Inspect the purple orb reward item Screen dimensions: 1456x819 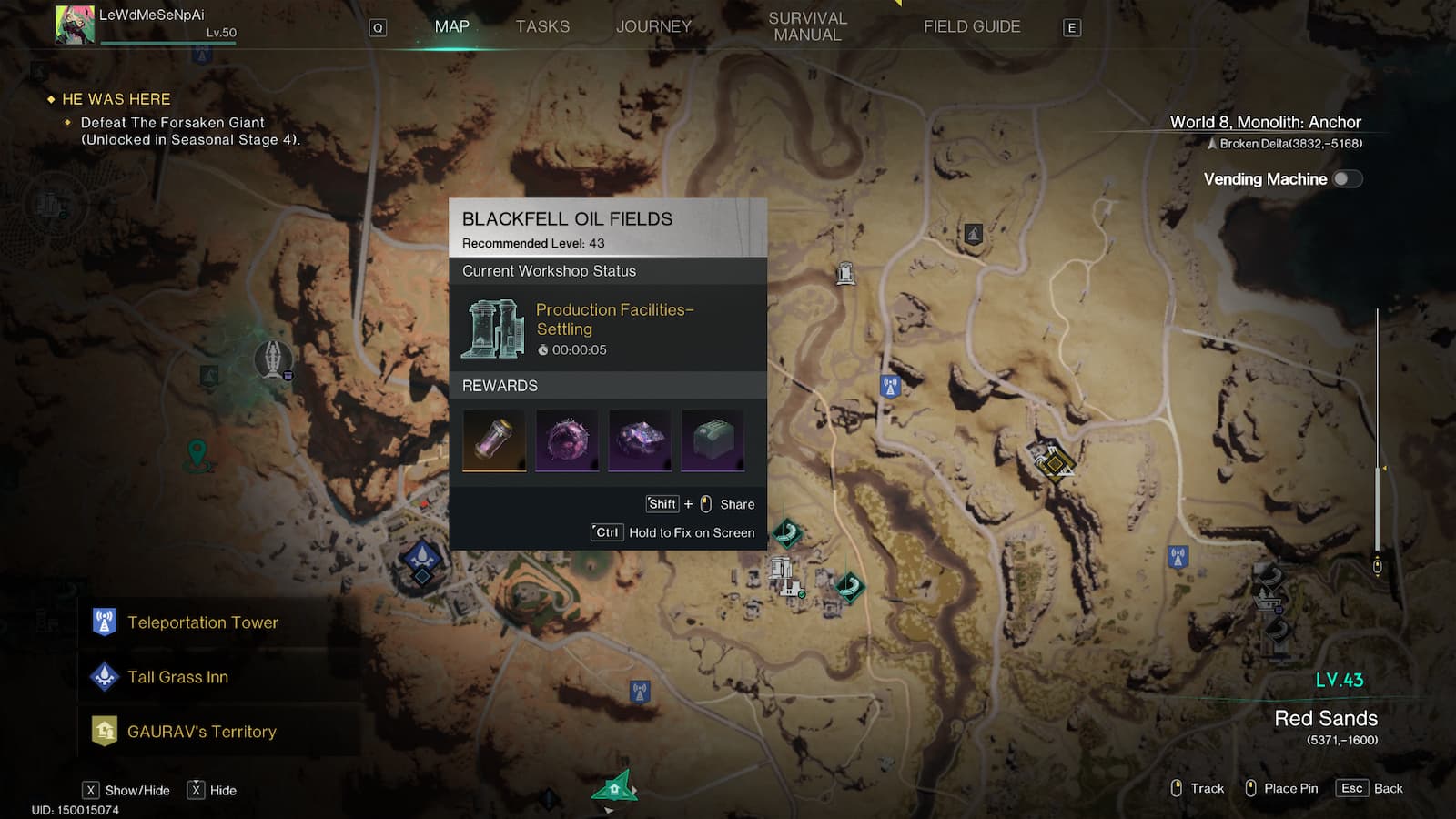(567, 440)
